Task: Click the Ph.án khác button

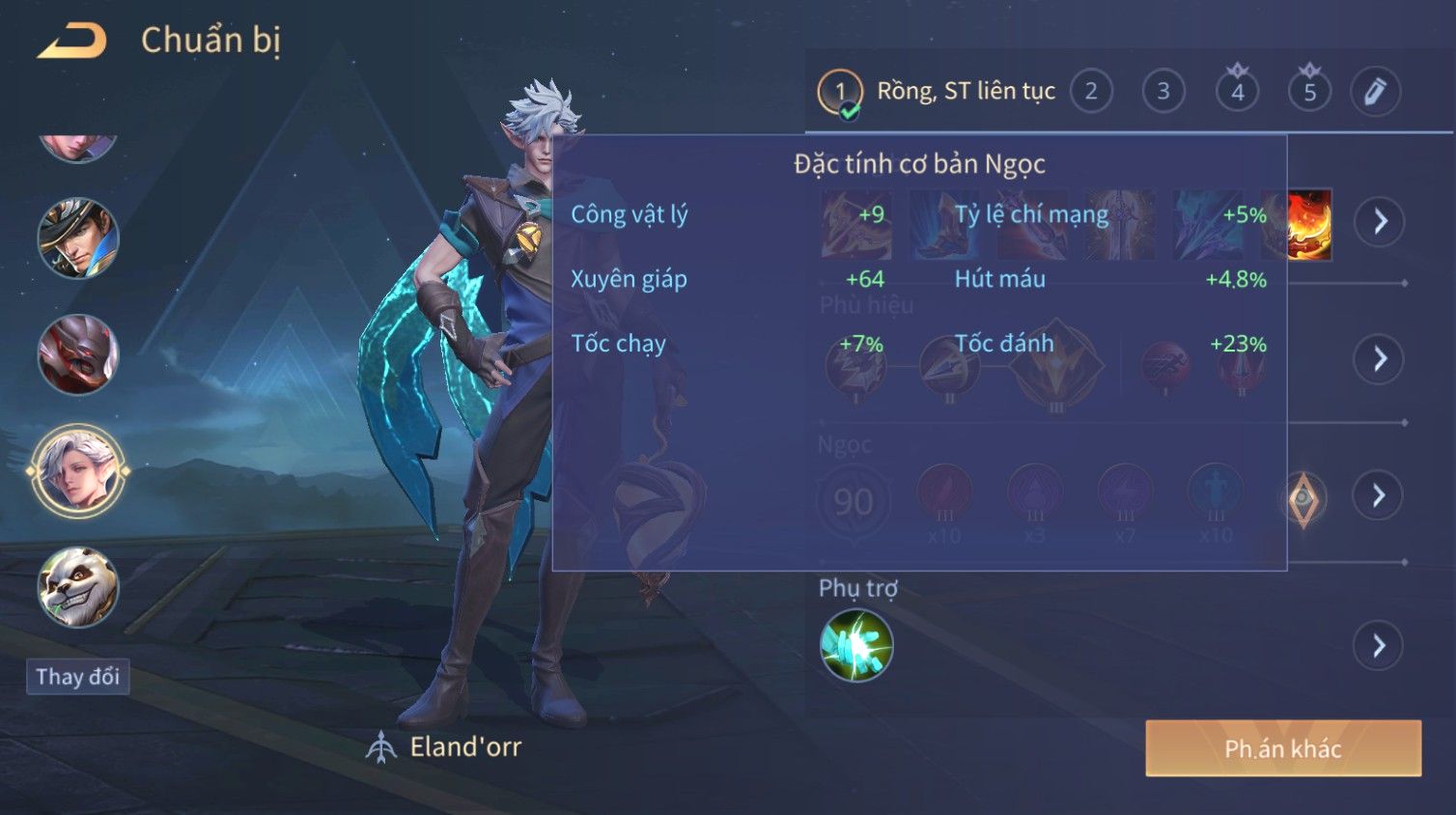Action: (1283, 748)
